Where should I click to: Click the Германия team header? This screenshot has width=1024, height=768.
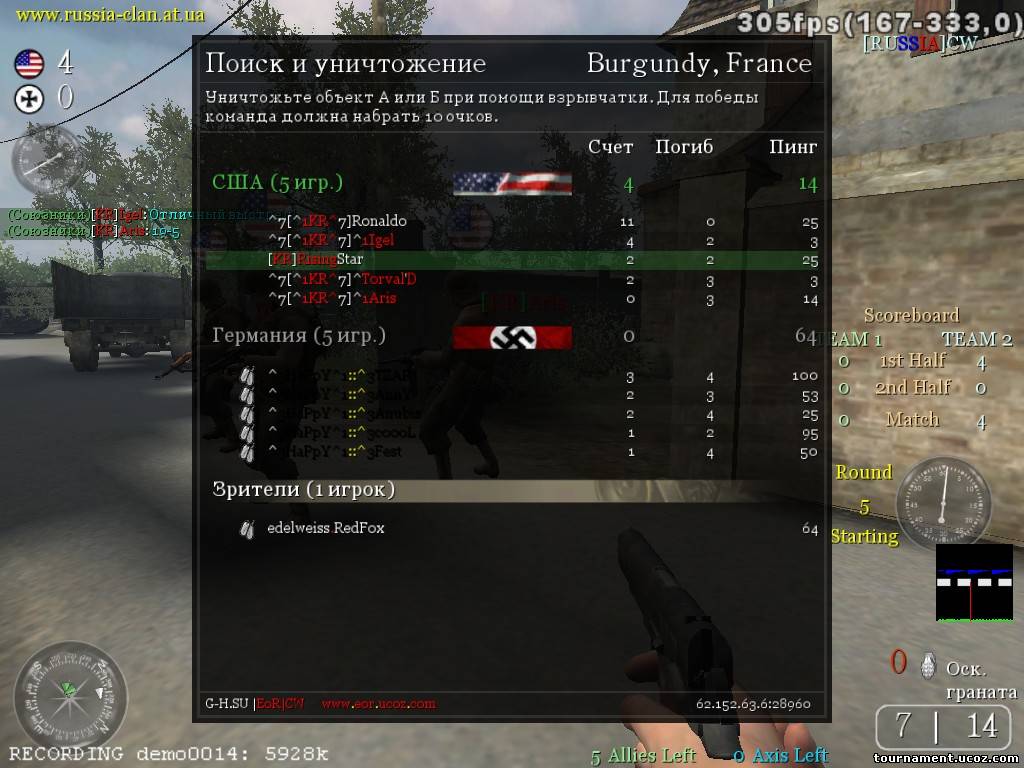[299, 335]
